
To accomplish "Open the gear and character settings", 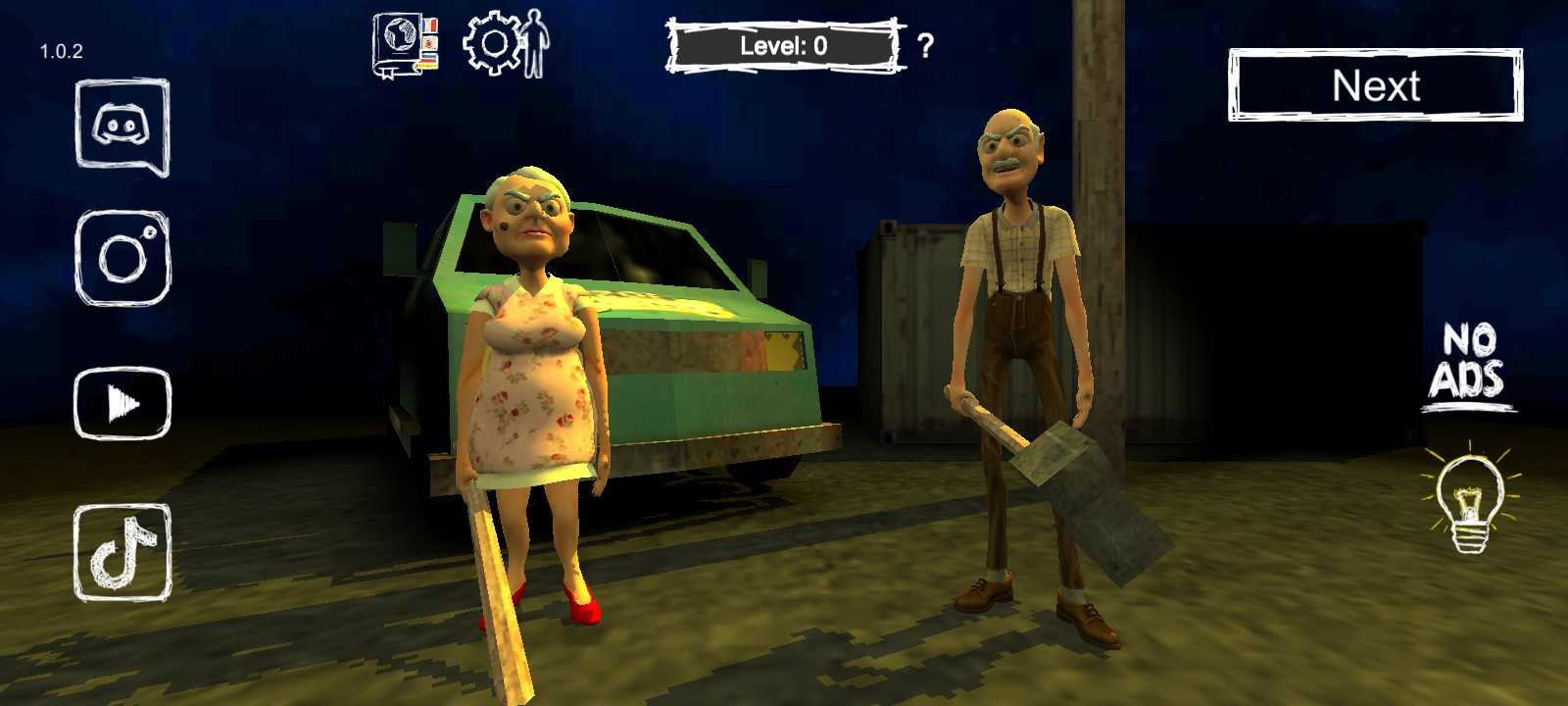I will coord(506,44).
